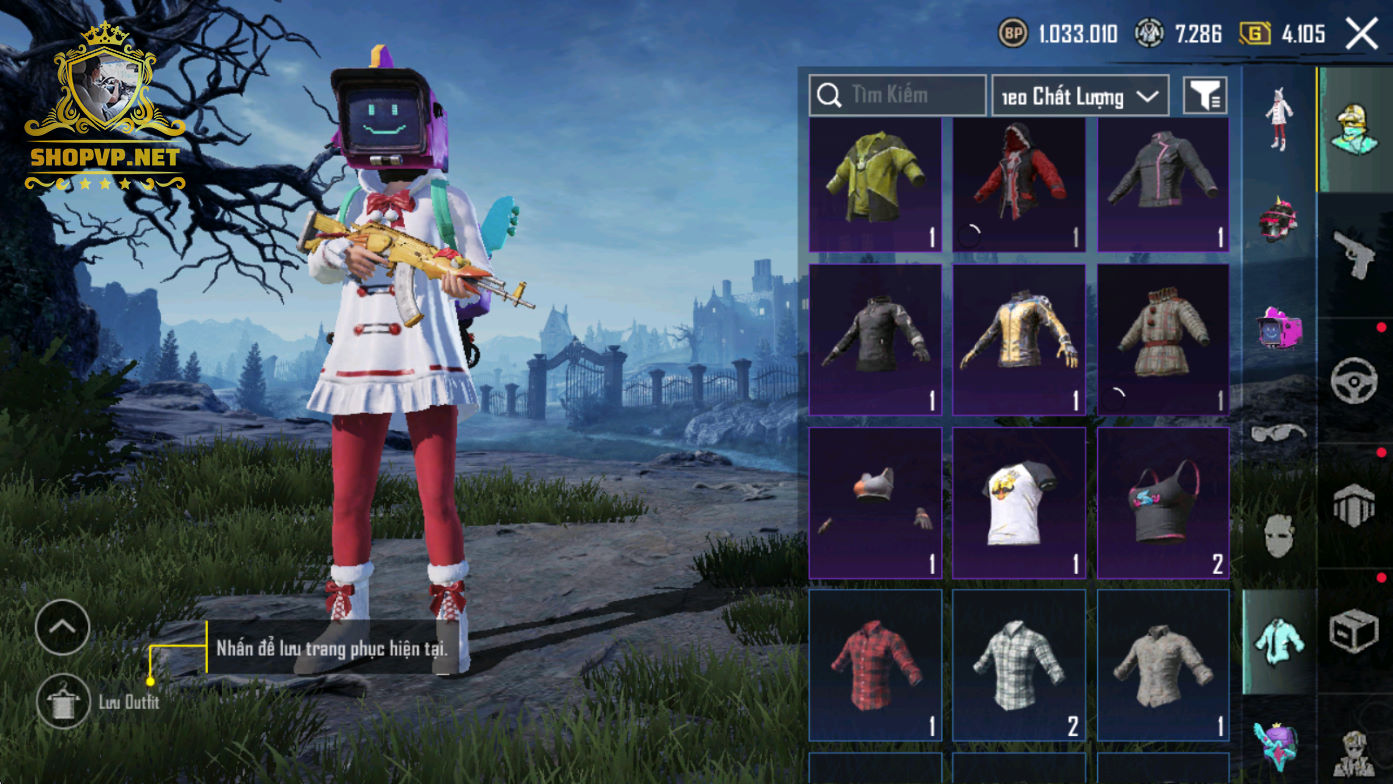The width and height of the screenshot is (1393, 784).
Task: Switch to the glasses subcategory
Action: point(1279,433)
